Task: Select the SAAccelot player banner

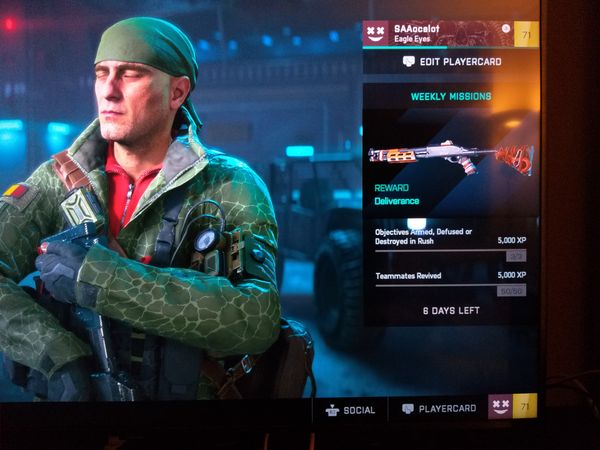Action: [438, 33]
